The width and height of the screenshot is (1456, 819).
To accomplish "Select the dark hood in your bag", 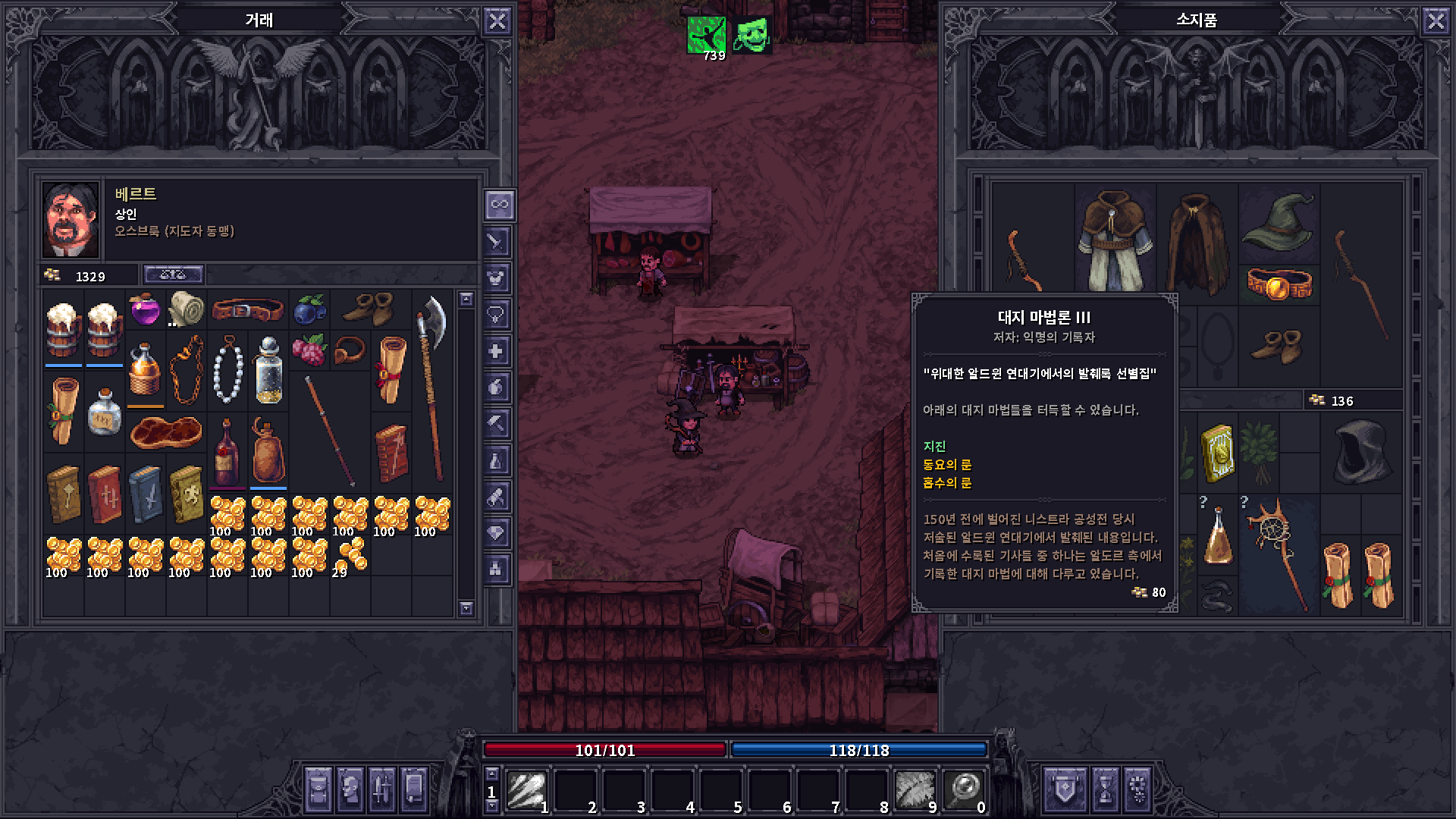I will [x=1361, y=453].
